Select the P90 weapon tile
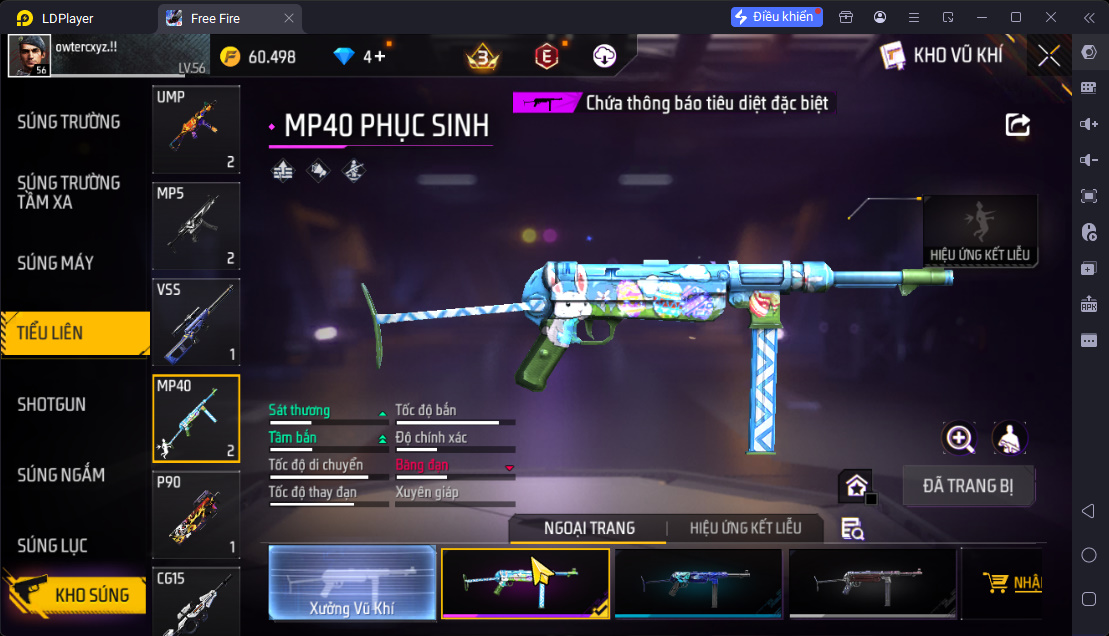1109x636 pixels. pyautogui.click(x=196, y=514)
